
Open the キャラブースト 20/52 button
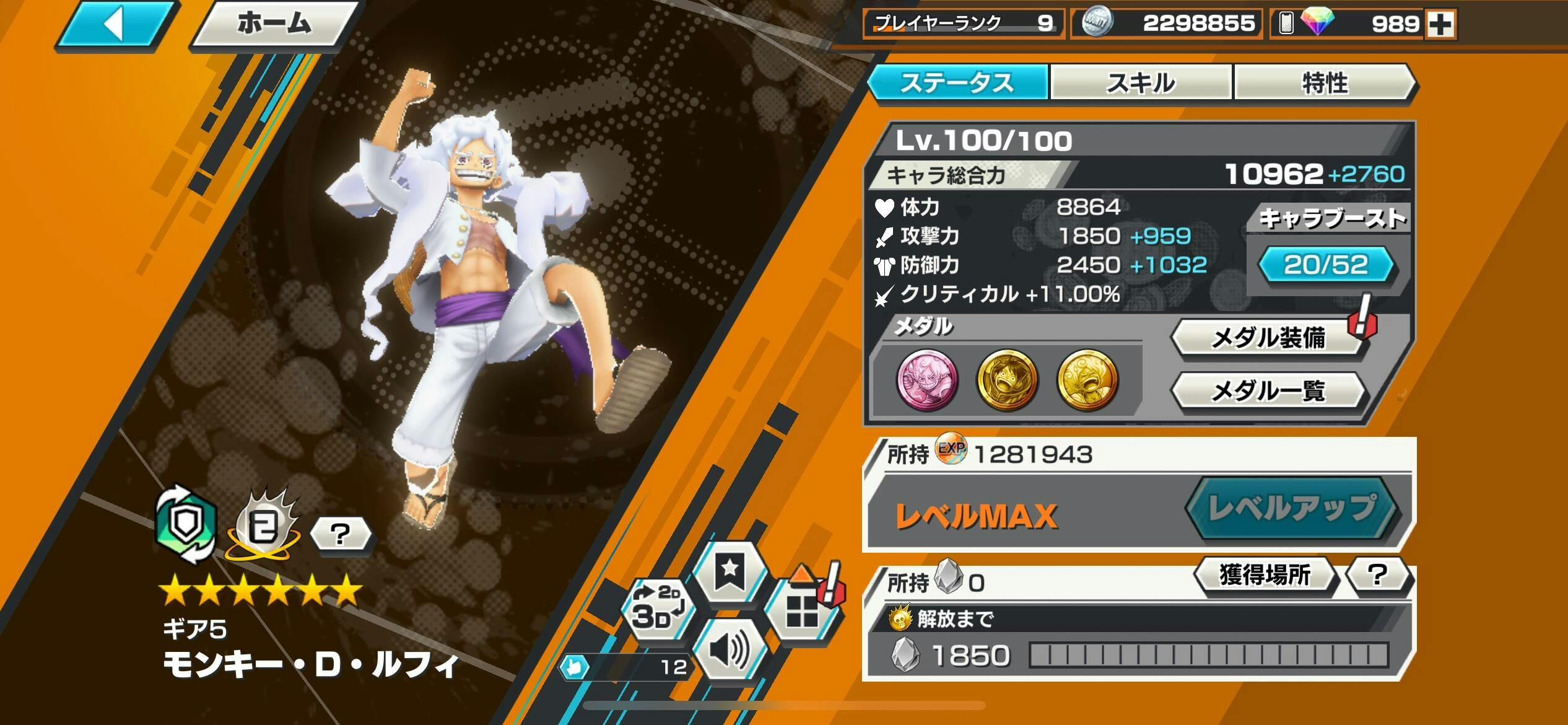click(x=1326, y=265)
